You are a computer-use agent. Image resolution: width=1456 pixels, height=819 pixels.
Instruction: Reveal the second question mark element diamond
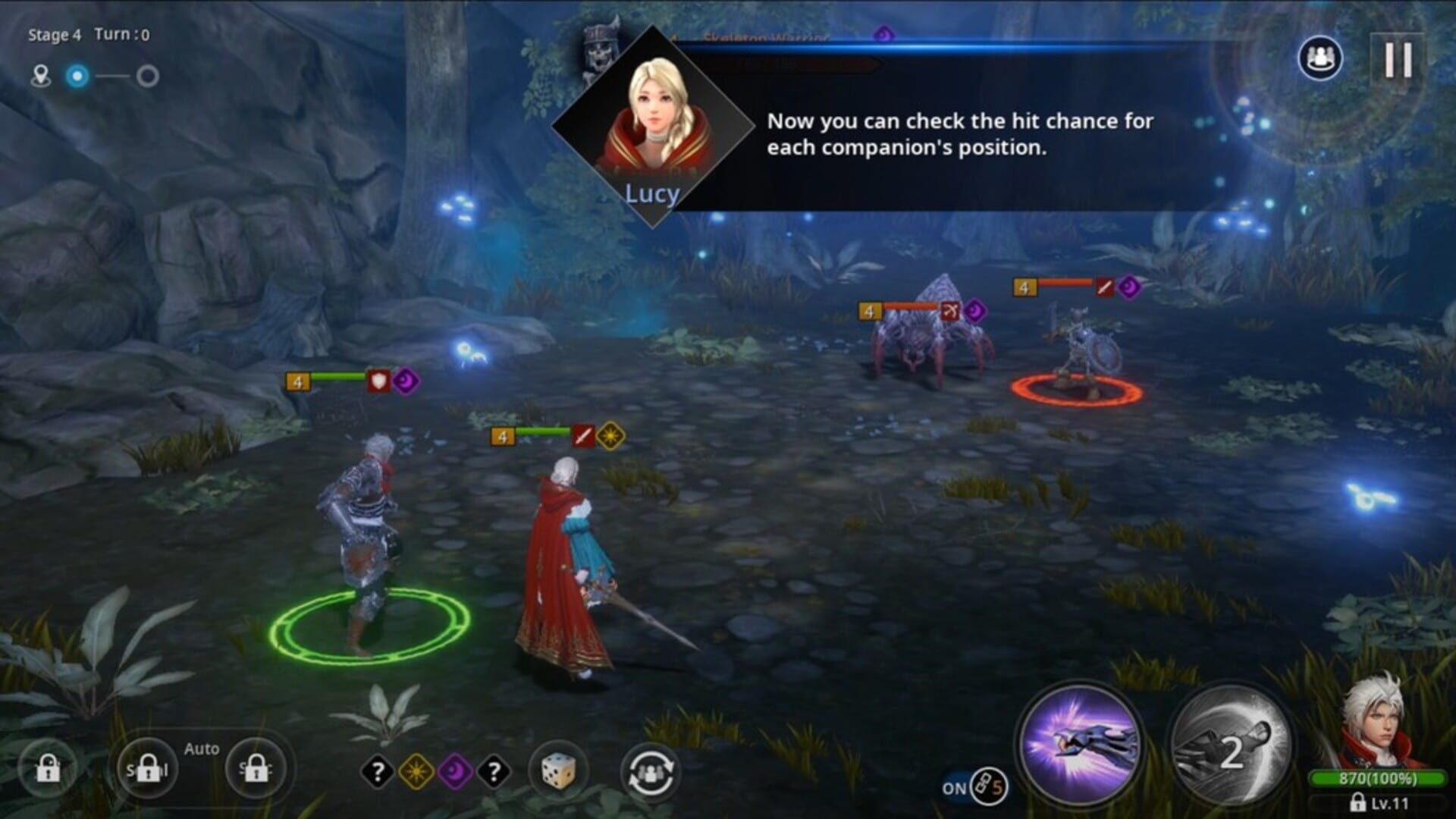pos(493,772)
